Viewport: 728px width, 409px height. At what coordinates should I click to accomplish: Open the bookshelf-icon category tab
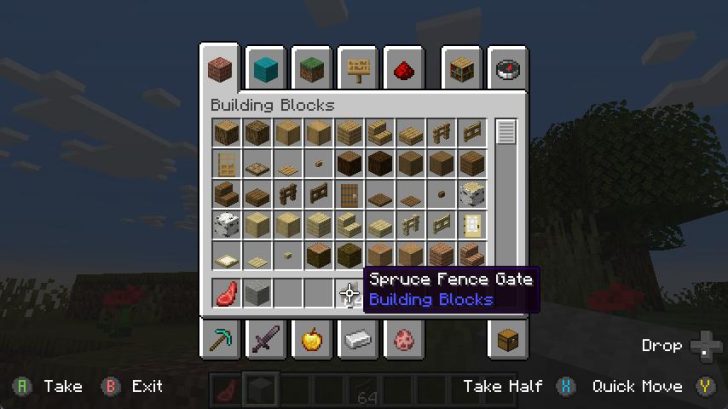point(464,70)
